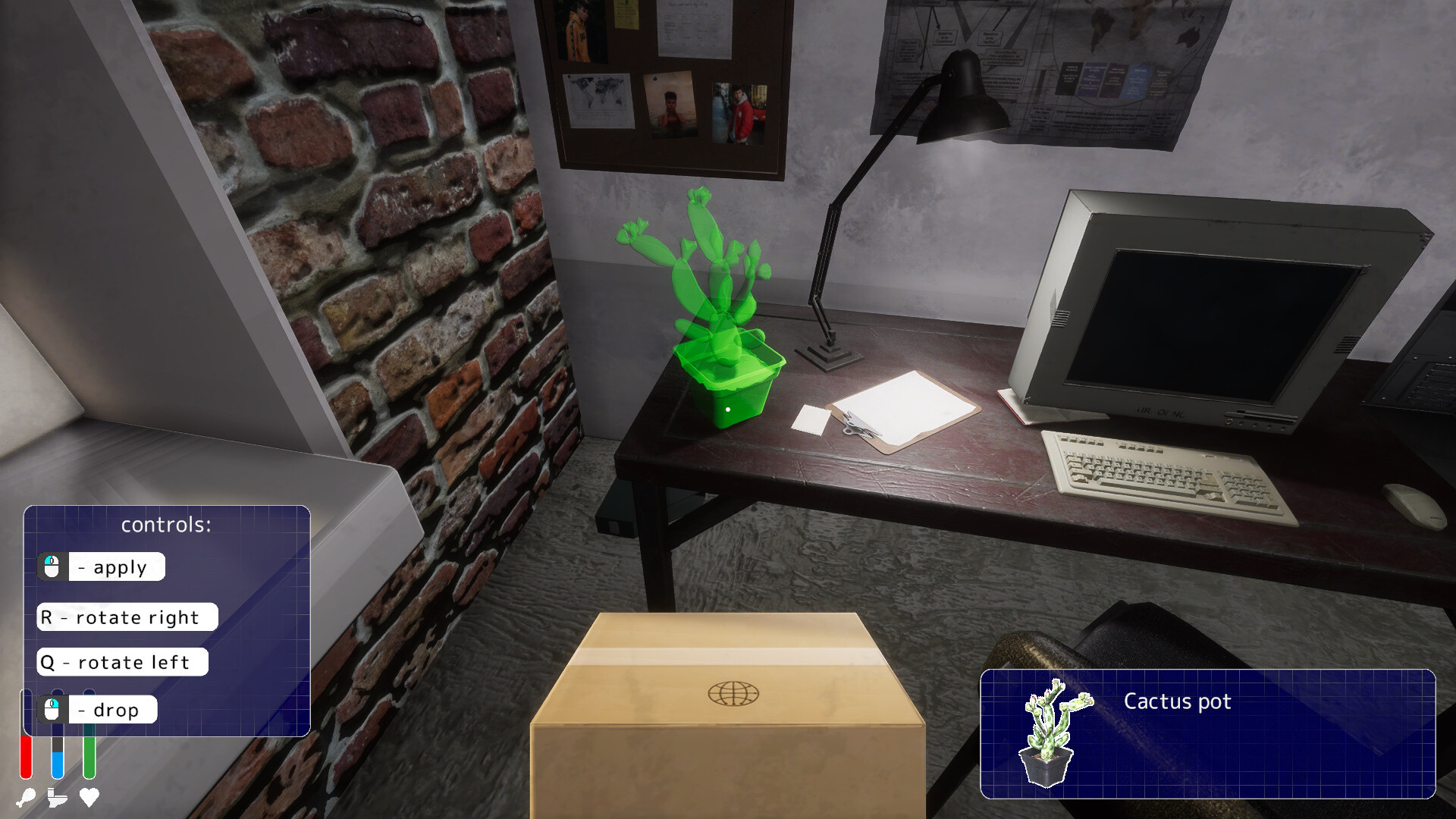Click the drumstick hunger icon
The width and height of the screenshot is (1456, 819).
27,798
